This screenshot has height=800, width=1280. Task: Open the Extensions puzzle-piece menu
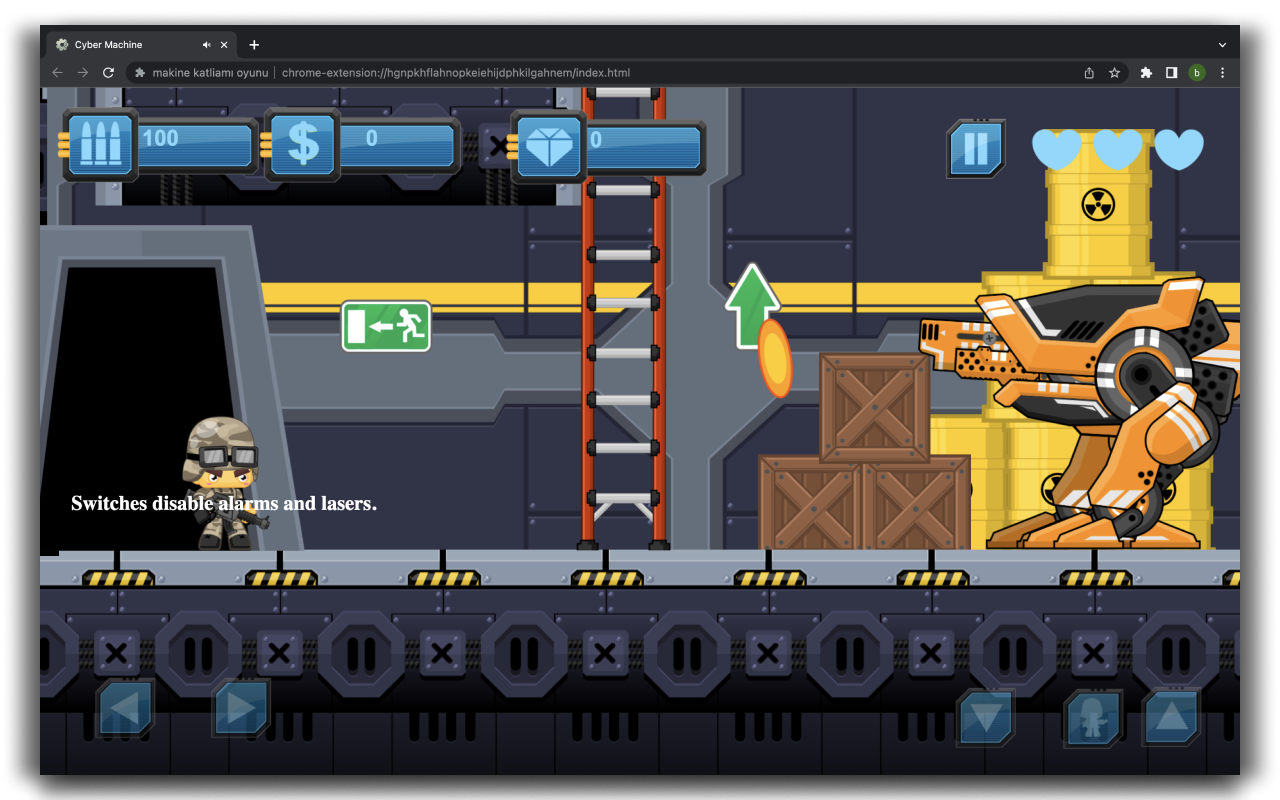tap(1145, 72)
